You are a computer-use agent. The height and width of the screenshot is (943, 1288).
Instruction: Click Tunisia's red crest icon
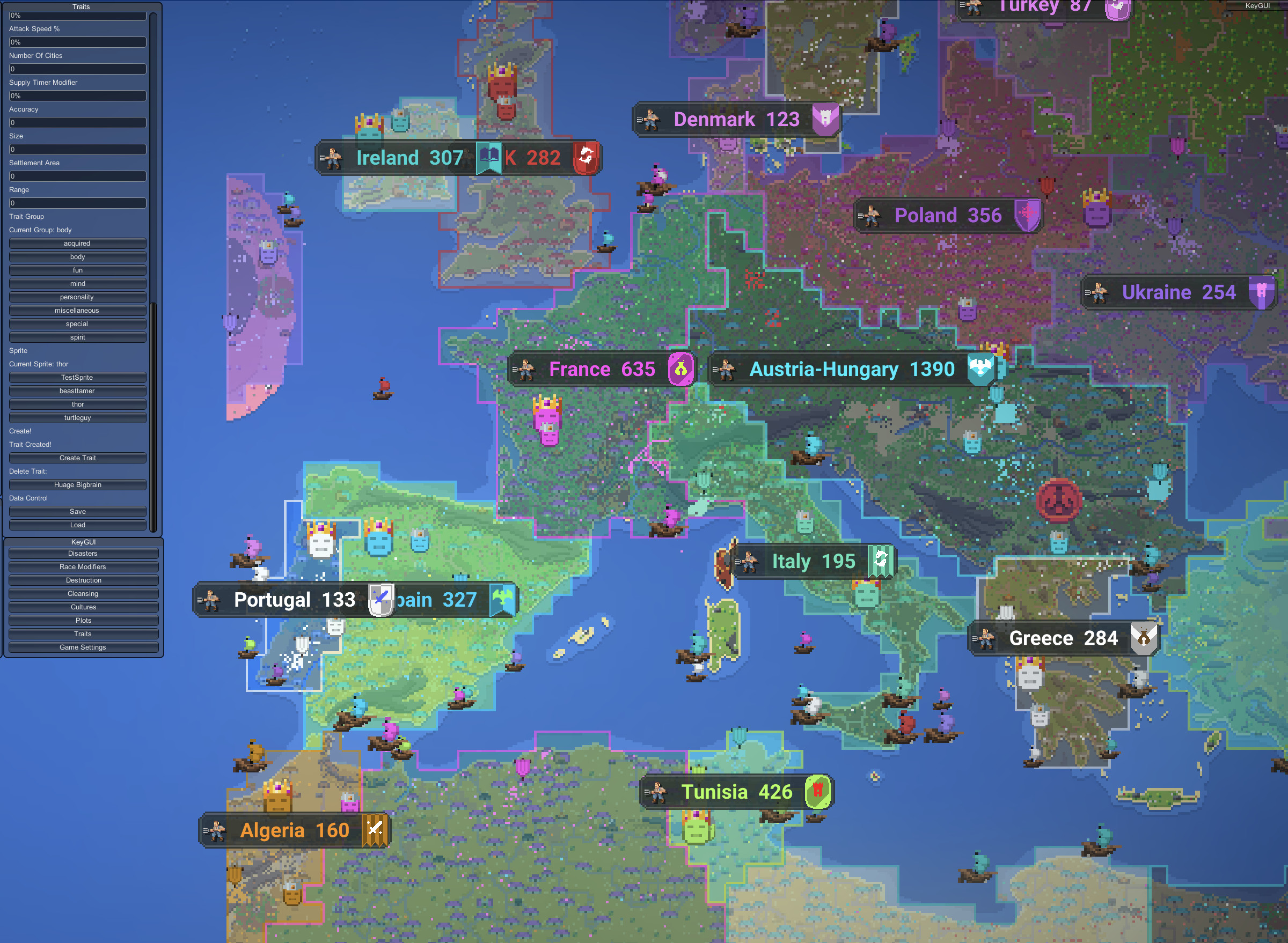coord(818,792)
